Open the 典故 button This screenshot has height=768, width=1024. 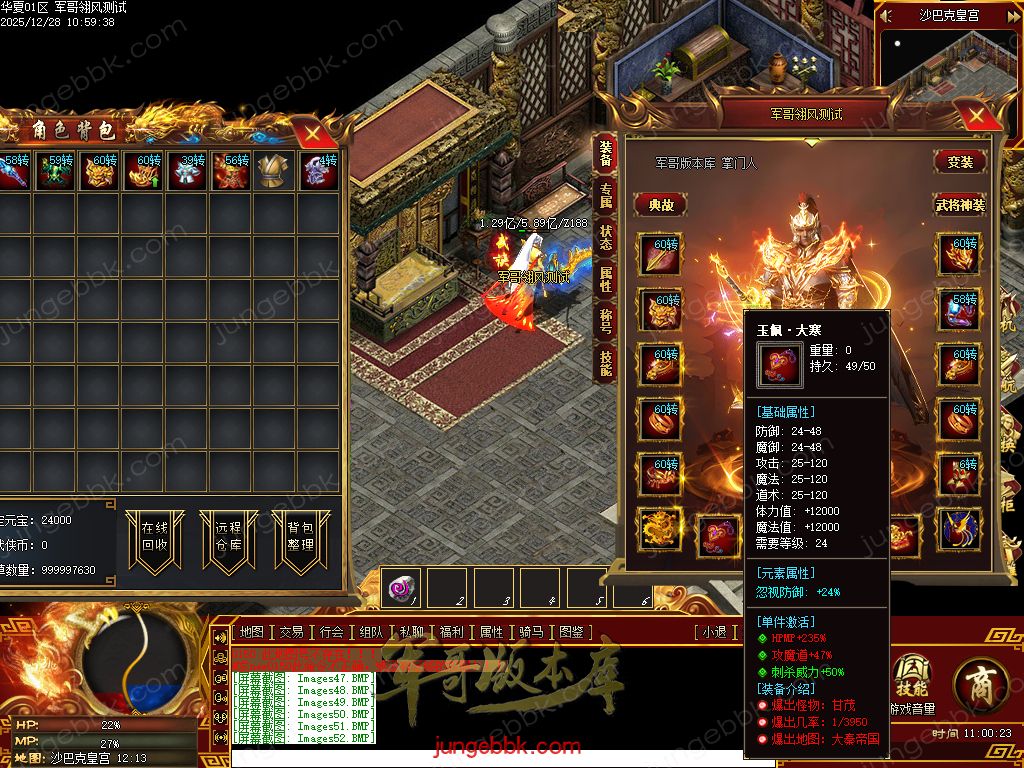[x=661, y=204]
